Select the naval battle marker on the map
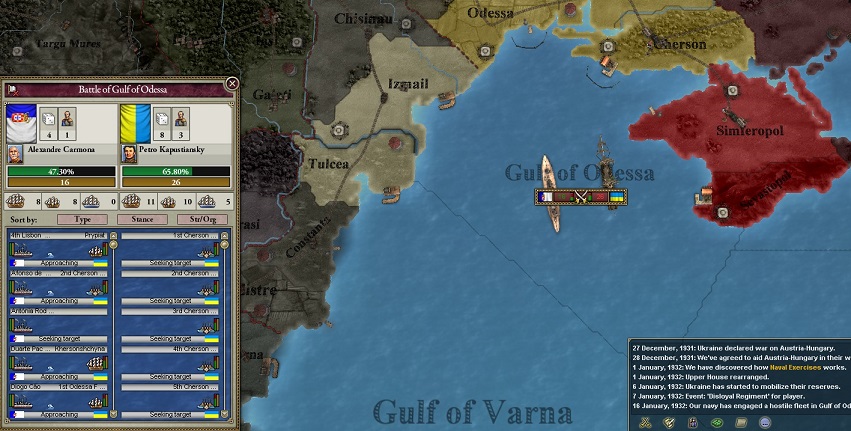Screen dimensions: 851x431 coord(584,197)
